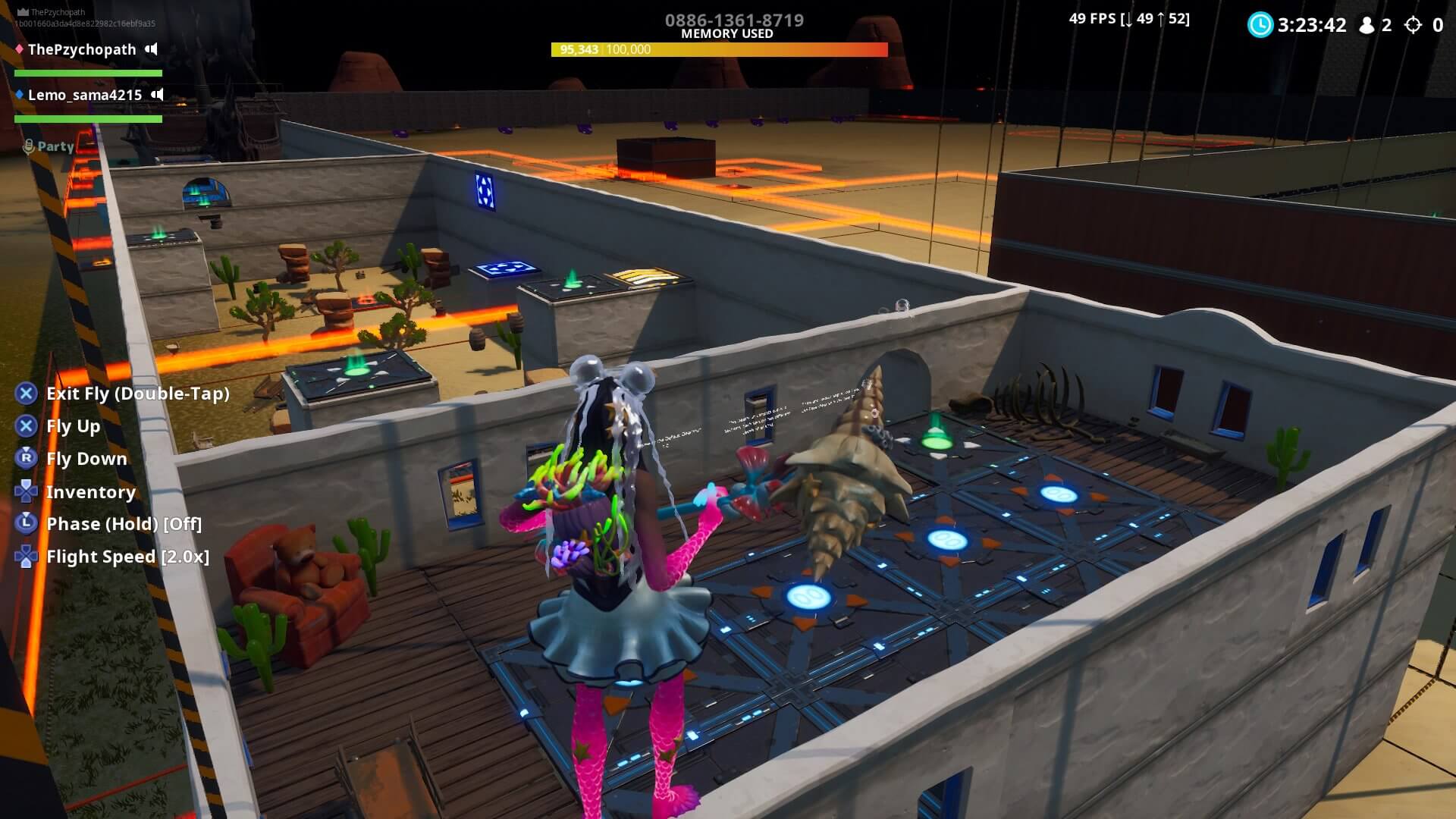The height and width of the screenshot is (819, 1456).
Task: Open the Fly Up control option
Action: point(73,426)
